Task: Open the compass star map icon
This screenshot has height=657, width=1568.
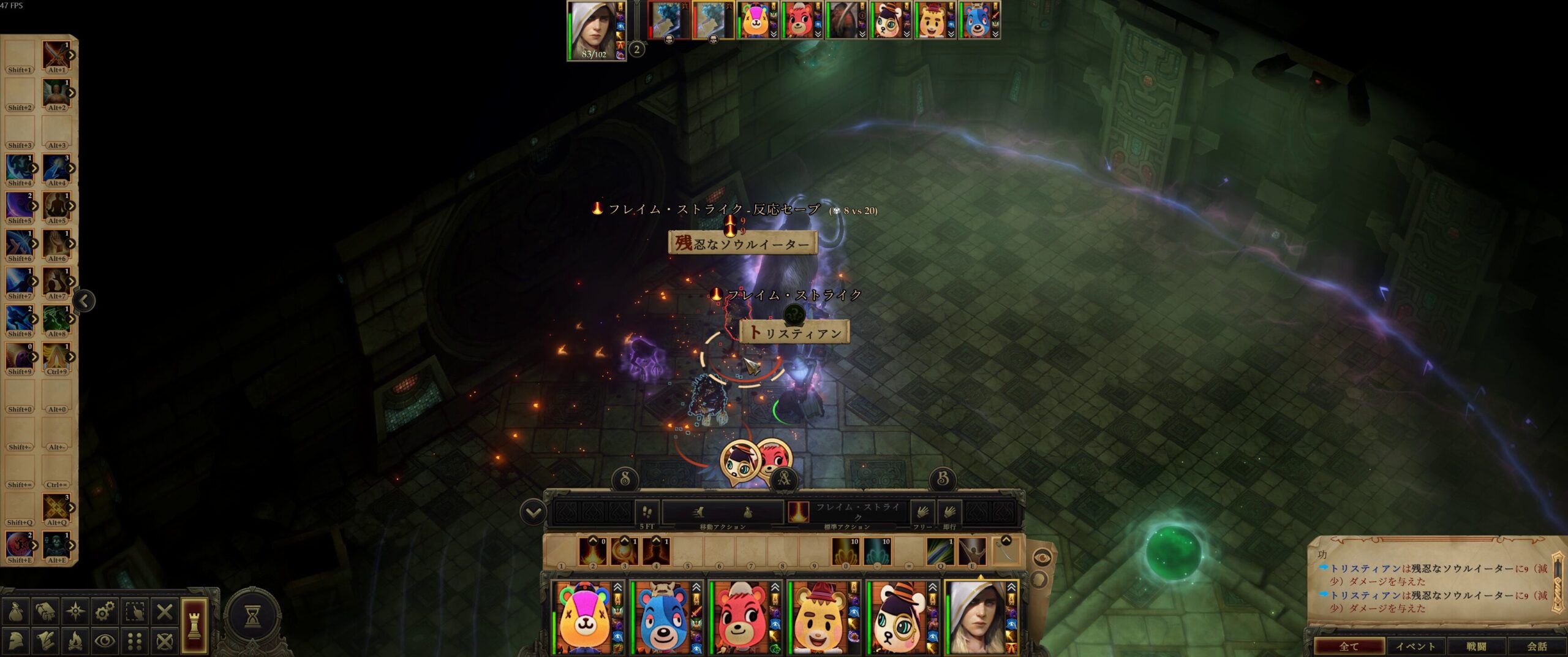Action: click(75, 611)
